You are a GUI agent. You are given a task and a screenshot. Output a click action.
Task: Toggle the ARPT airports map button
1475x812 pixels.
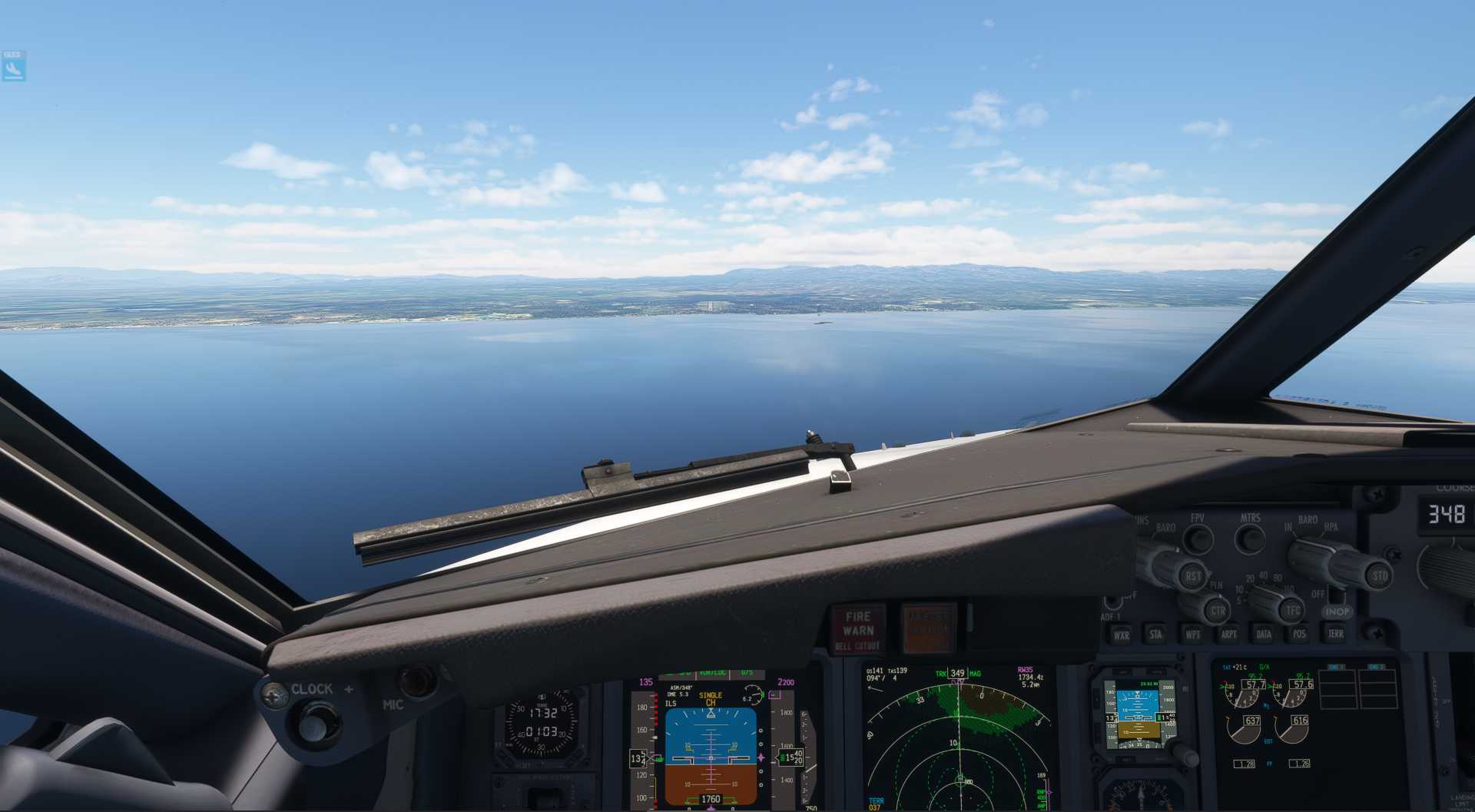point(1228,635)
